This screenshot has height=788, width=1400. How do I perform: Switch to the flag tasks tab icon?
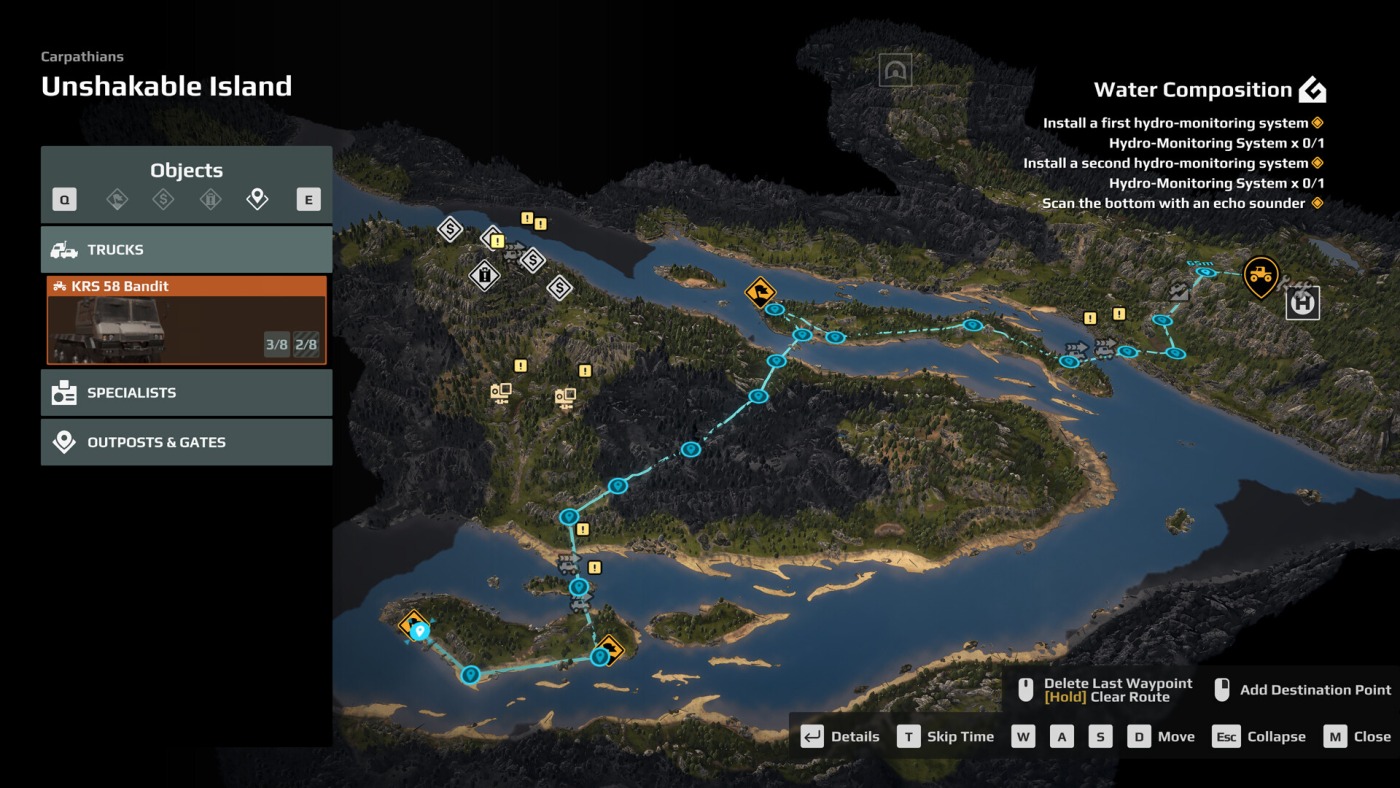(117, 200)
